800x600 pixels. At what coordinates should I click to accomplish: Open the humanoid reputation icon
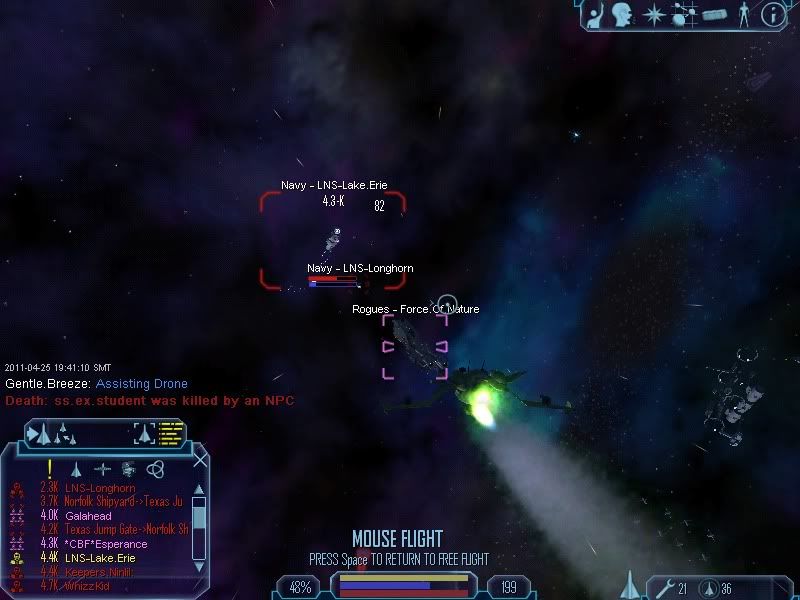pyautogui.click(x=743, y=15)
